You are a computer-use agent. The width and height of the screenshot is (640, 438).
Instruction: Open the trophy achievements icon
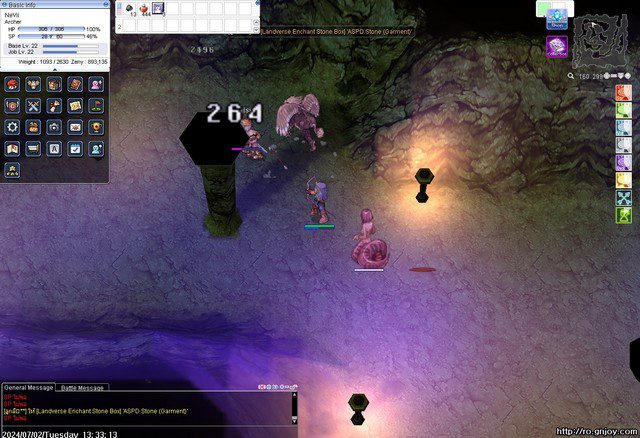96,127
